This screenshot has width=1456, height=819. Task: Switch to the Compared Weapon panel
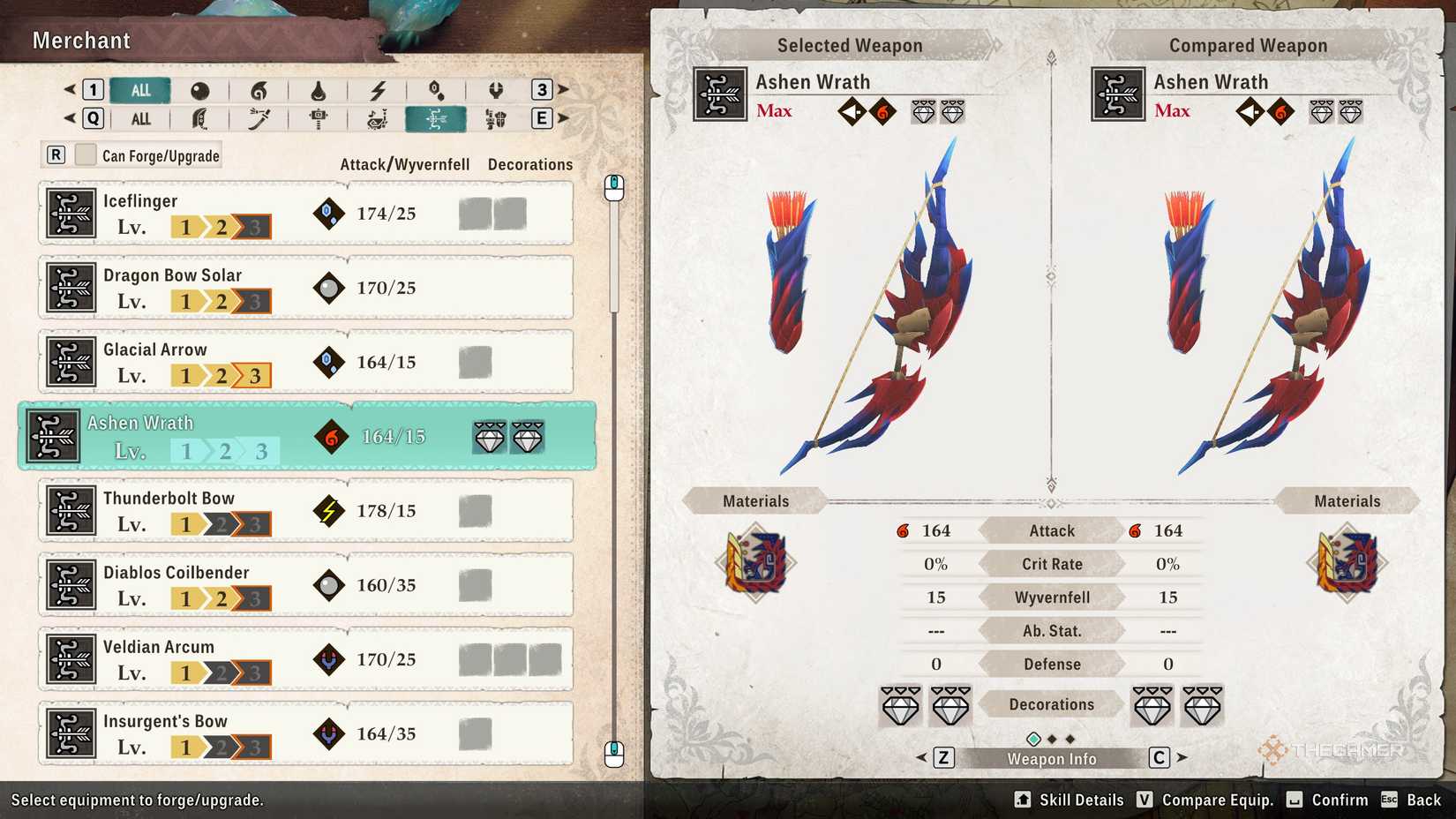[1248, 44]
